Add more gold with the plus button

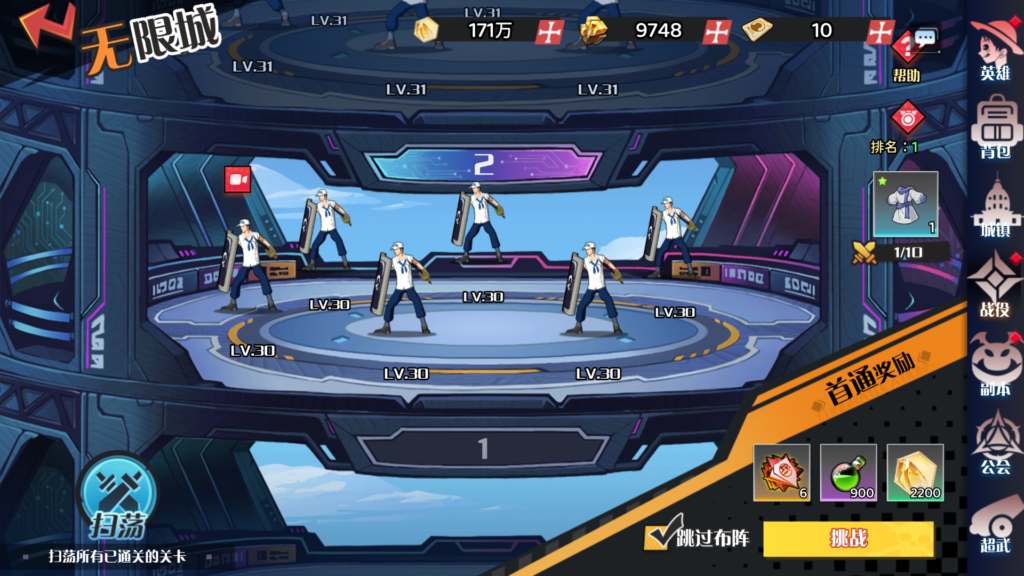tap(550, 31)
